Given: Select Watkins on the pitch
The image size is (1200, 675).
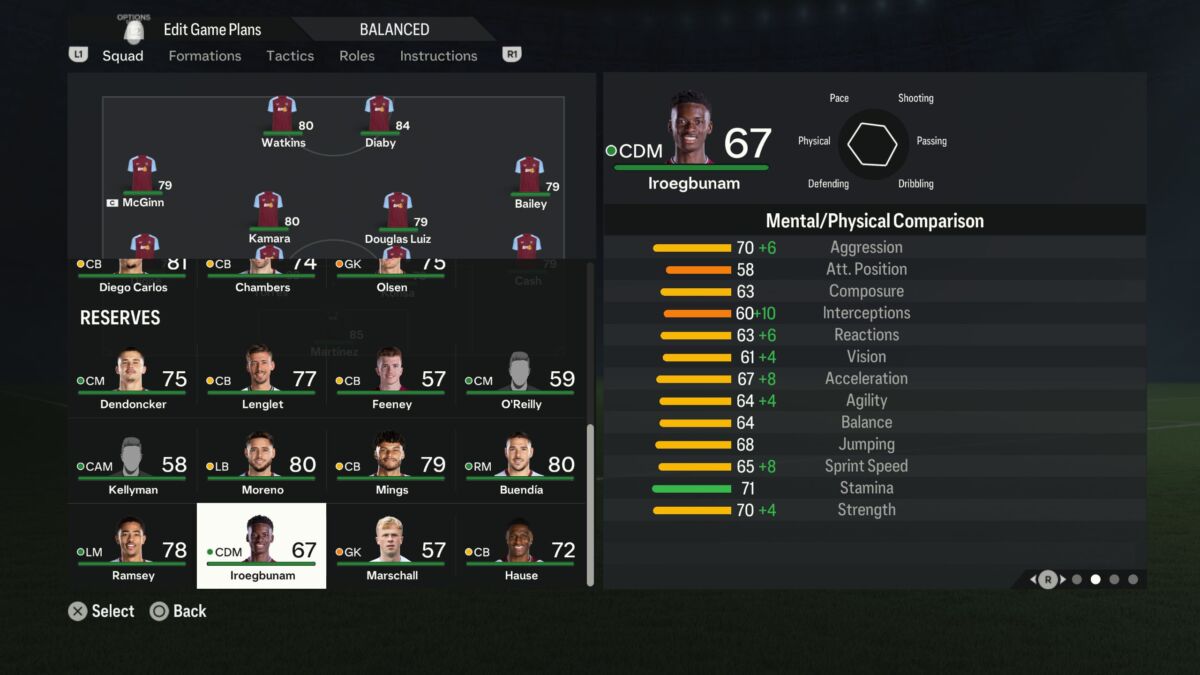Looking at the screenshot, I should 282,120.
